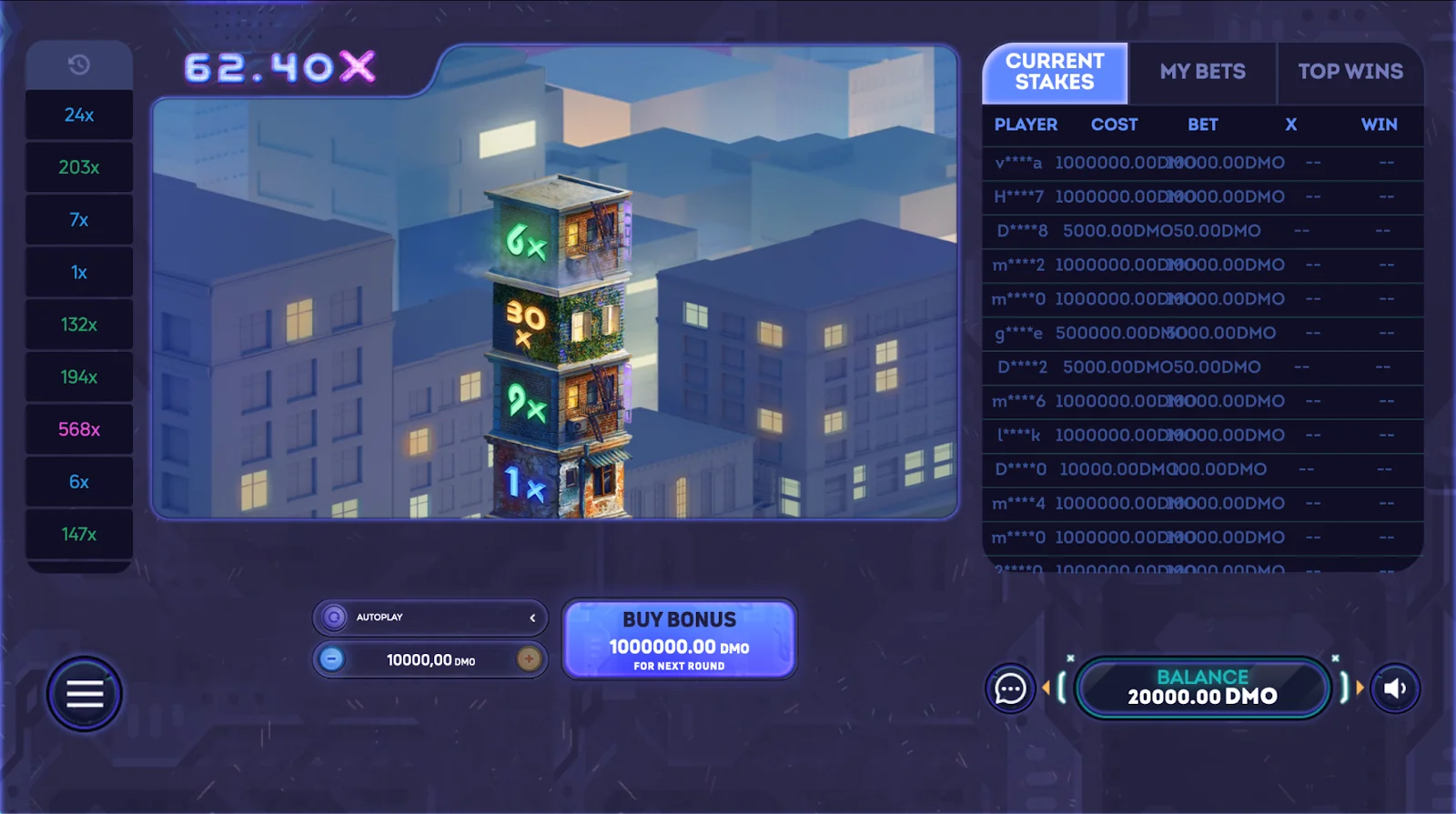Select player g****e's stake row
This screenshot has height=814, width=1456.
point(1201,334)
